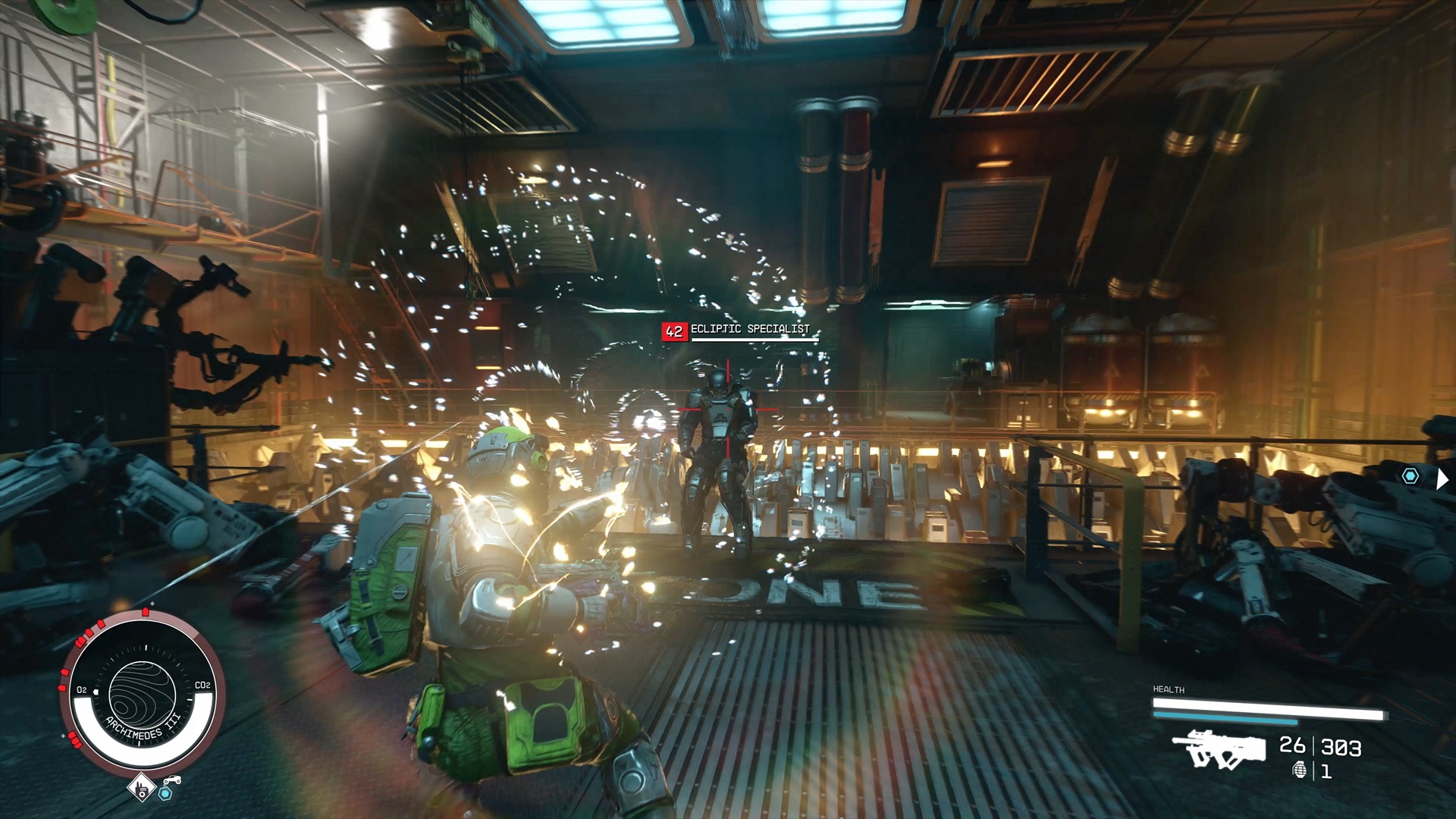
Task: Click the grenade icon
Action: point(1300,770)
